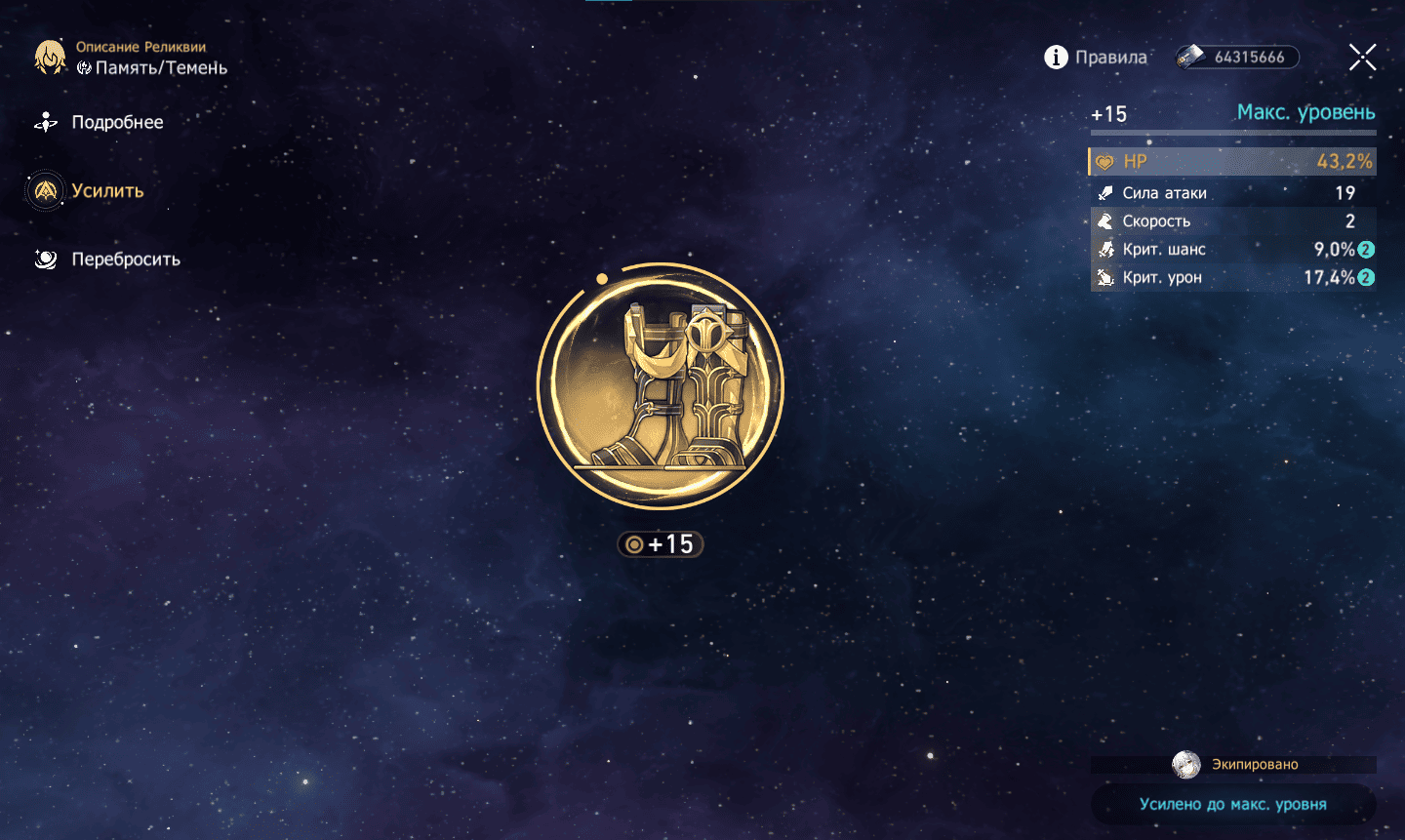Select the HP main stat row

coord(1232,162)
